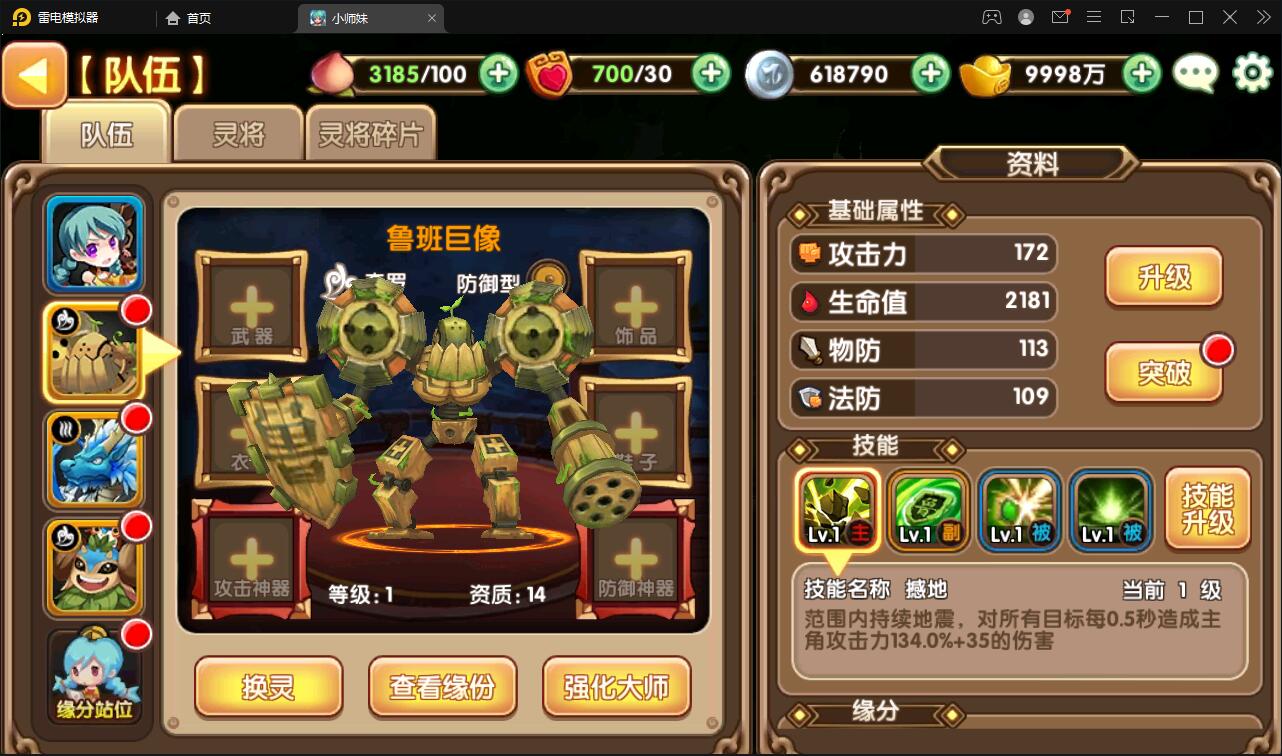
Task: Click the empty 饰品 accessory slot
Action: click(x=636, y=308)
